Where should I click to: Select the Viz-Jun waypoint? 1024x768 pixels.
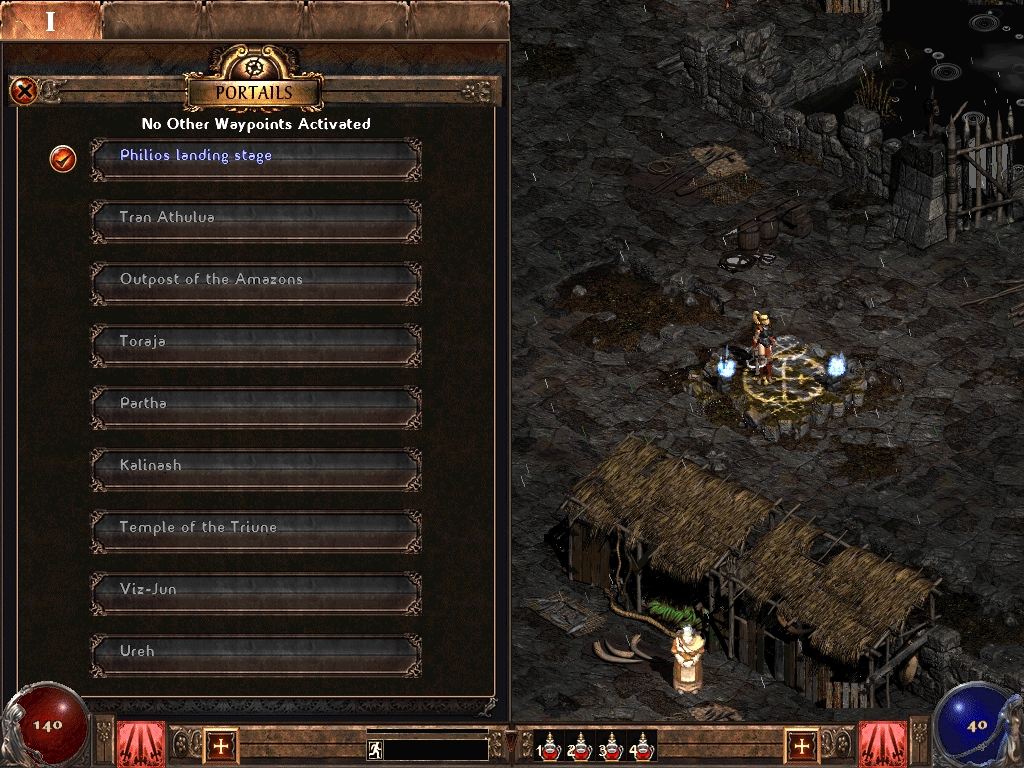[x=256, y=591]
